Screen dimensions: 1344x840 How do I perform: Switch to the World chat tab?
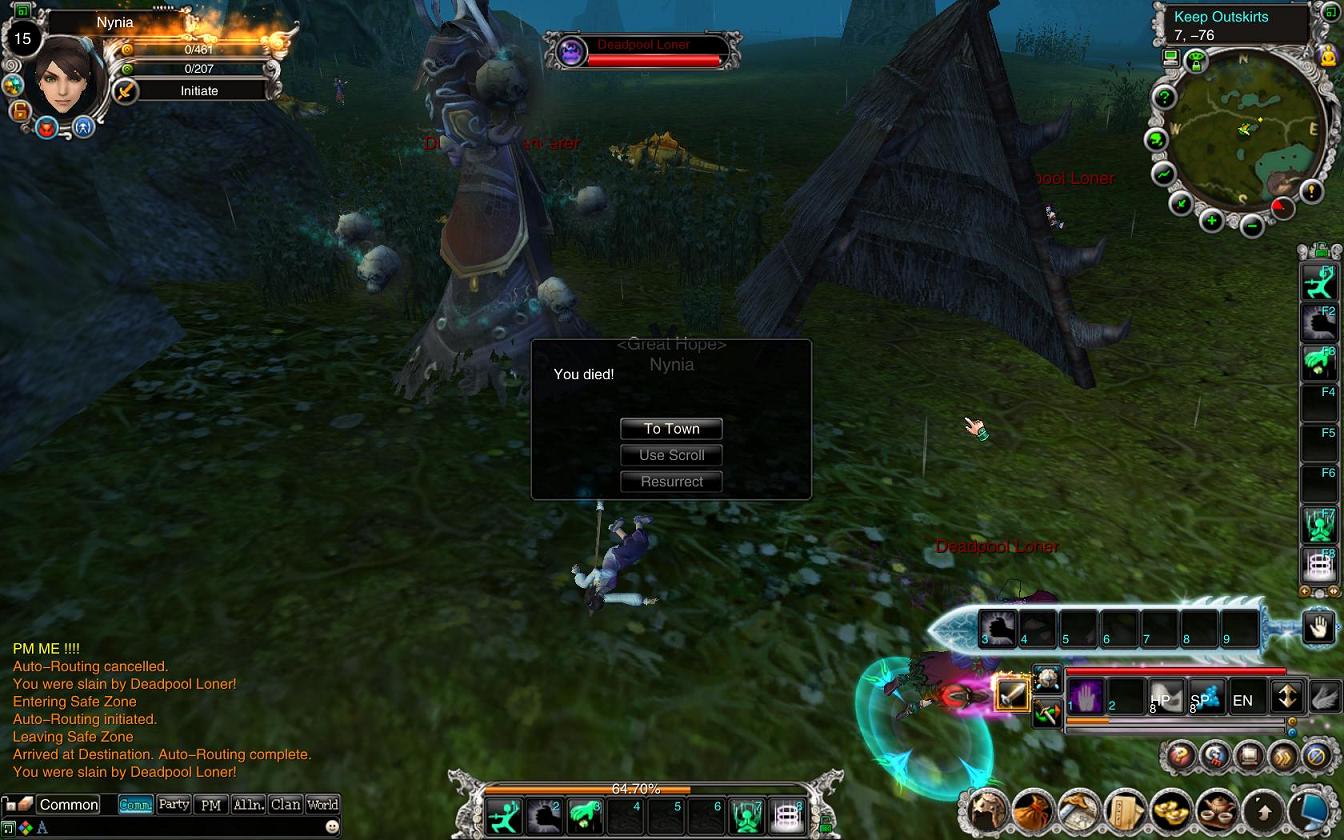[323, 804]
